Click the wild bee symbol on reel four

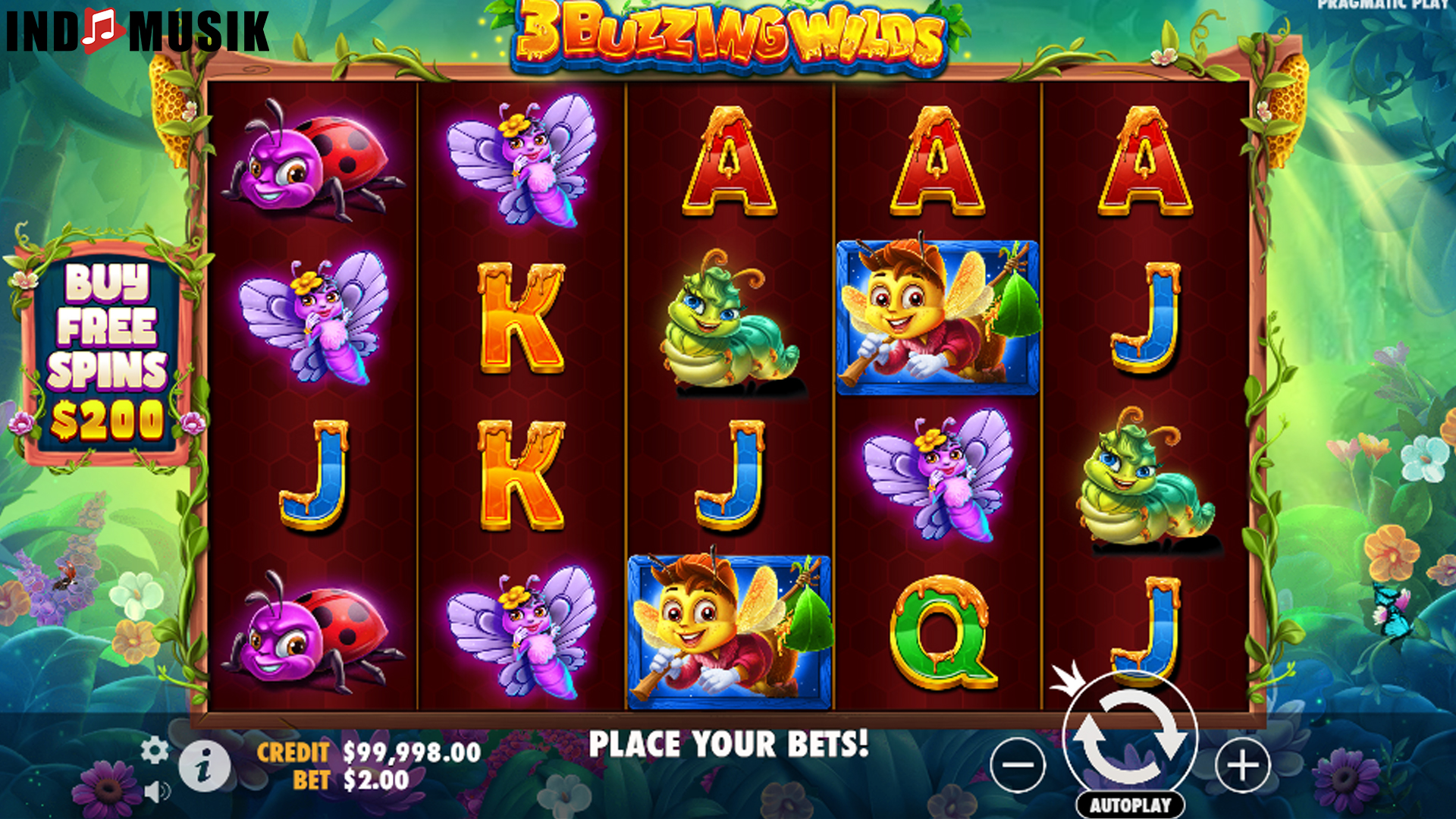pyautogui.click(x=939, y=318)
